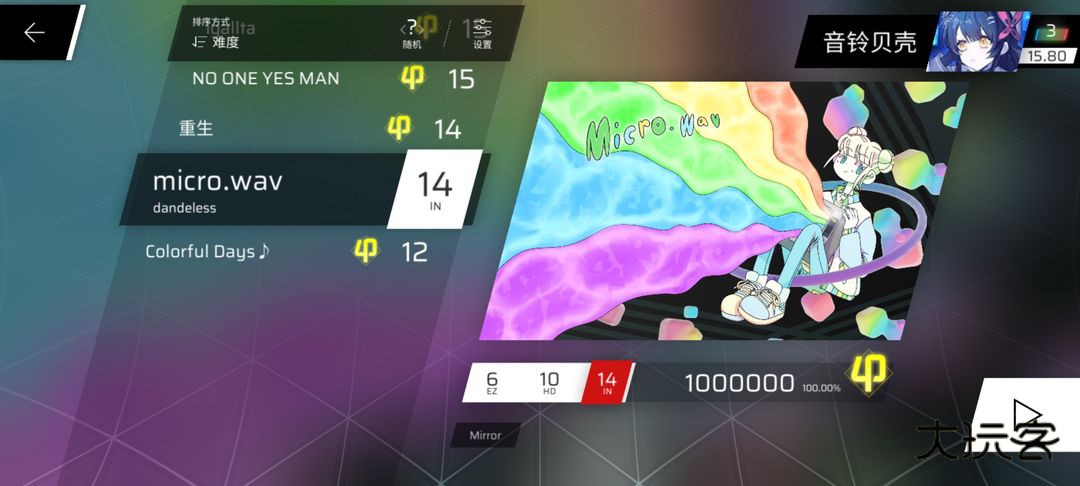This screenshot has width=1080, height=486.
Task: Change the sort order from 难度
Action: [216, 37]
